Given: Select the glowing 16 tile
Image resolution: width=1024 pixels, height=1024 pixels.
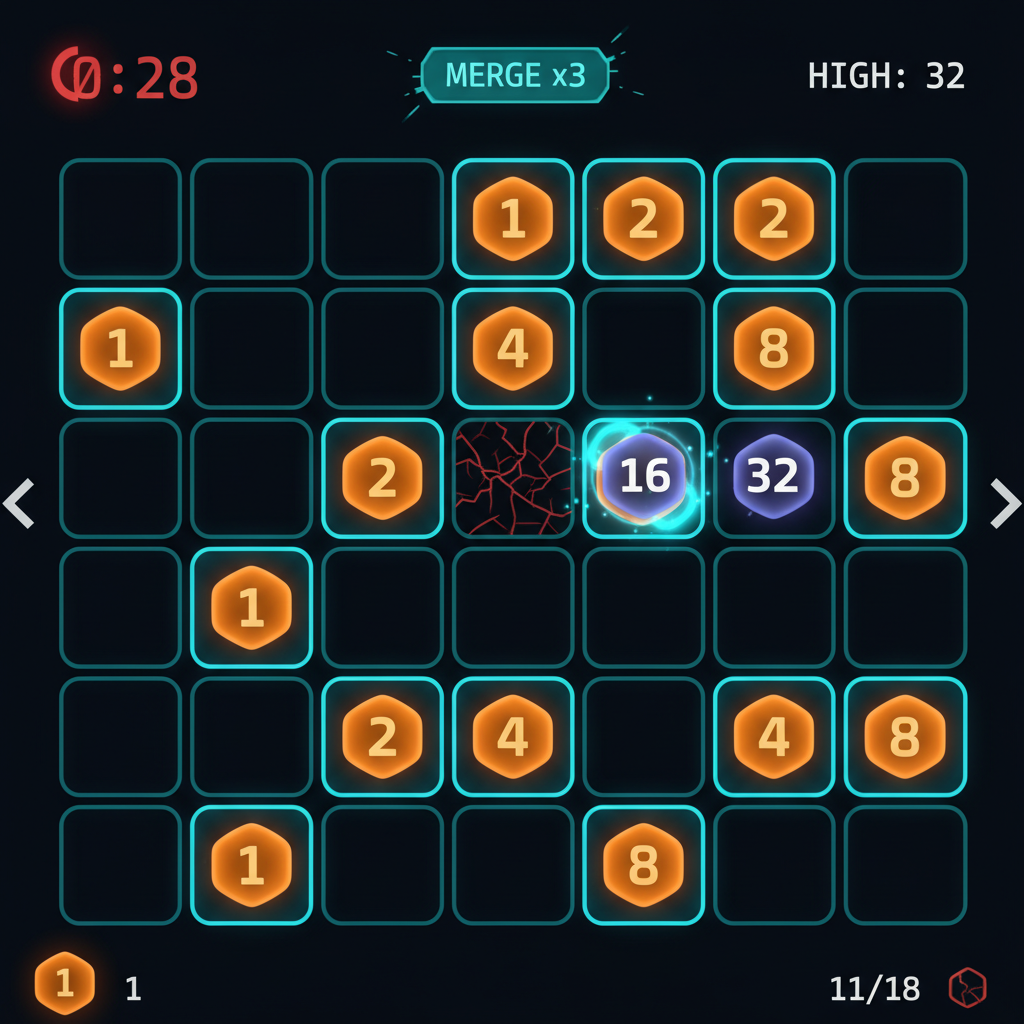Looking at the screenshot, I should pos(643,477).
